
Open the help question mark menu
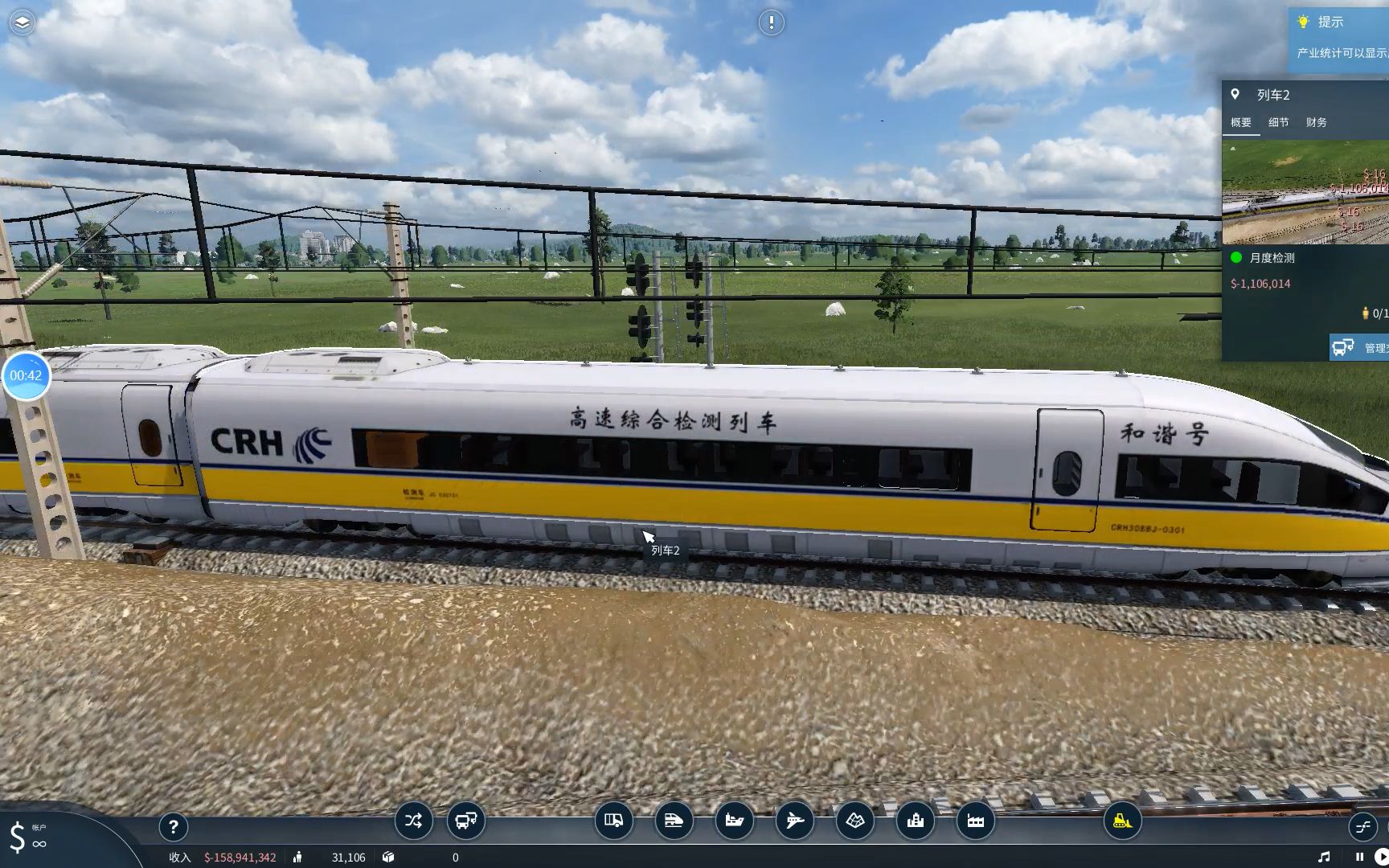(174, 827)
